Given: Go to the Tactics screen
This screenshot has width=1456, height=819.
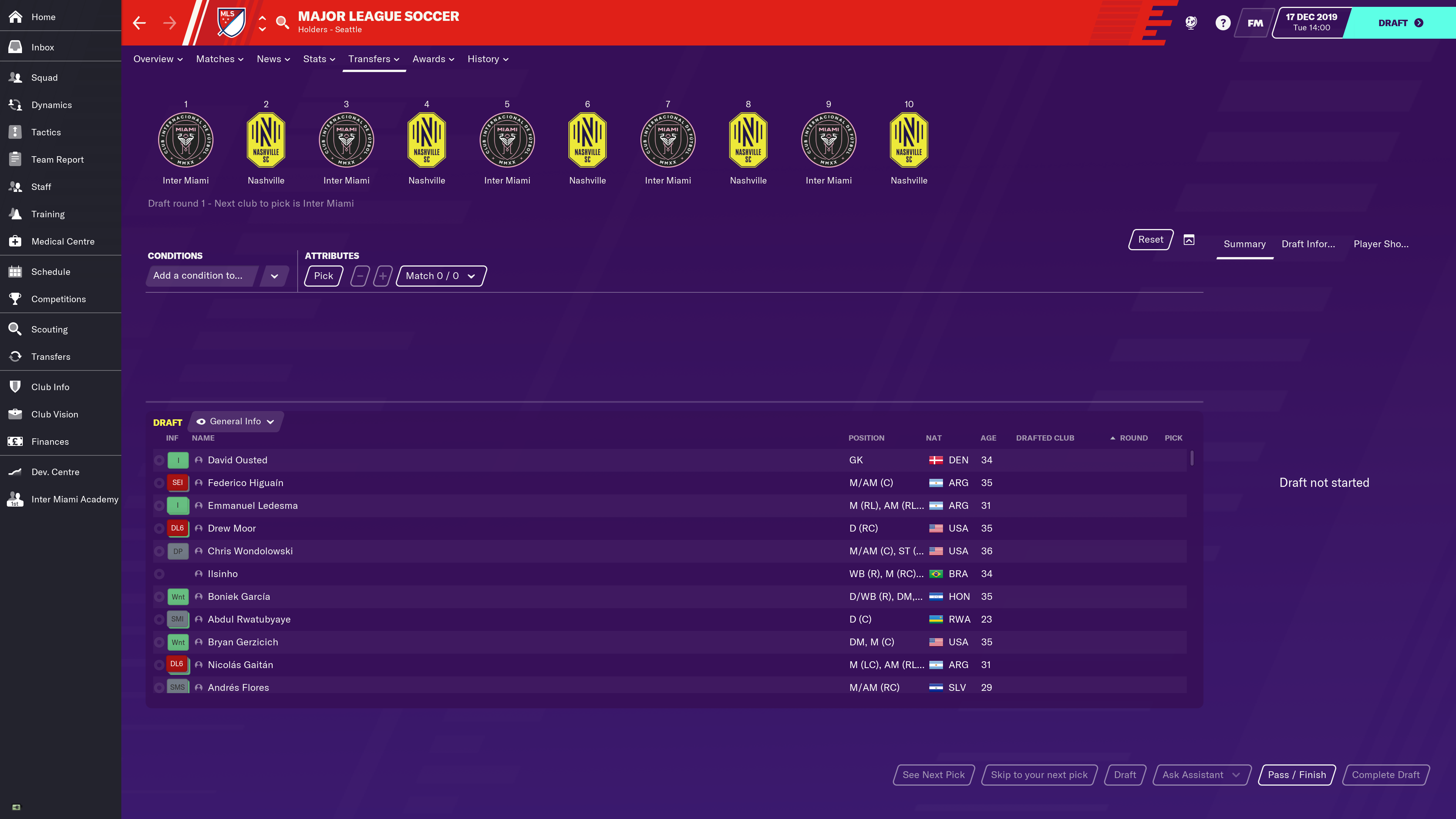Looking at the screenshot, I should click(46, 132).
